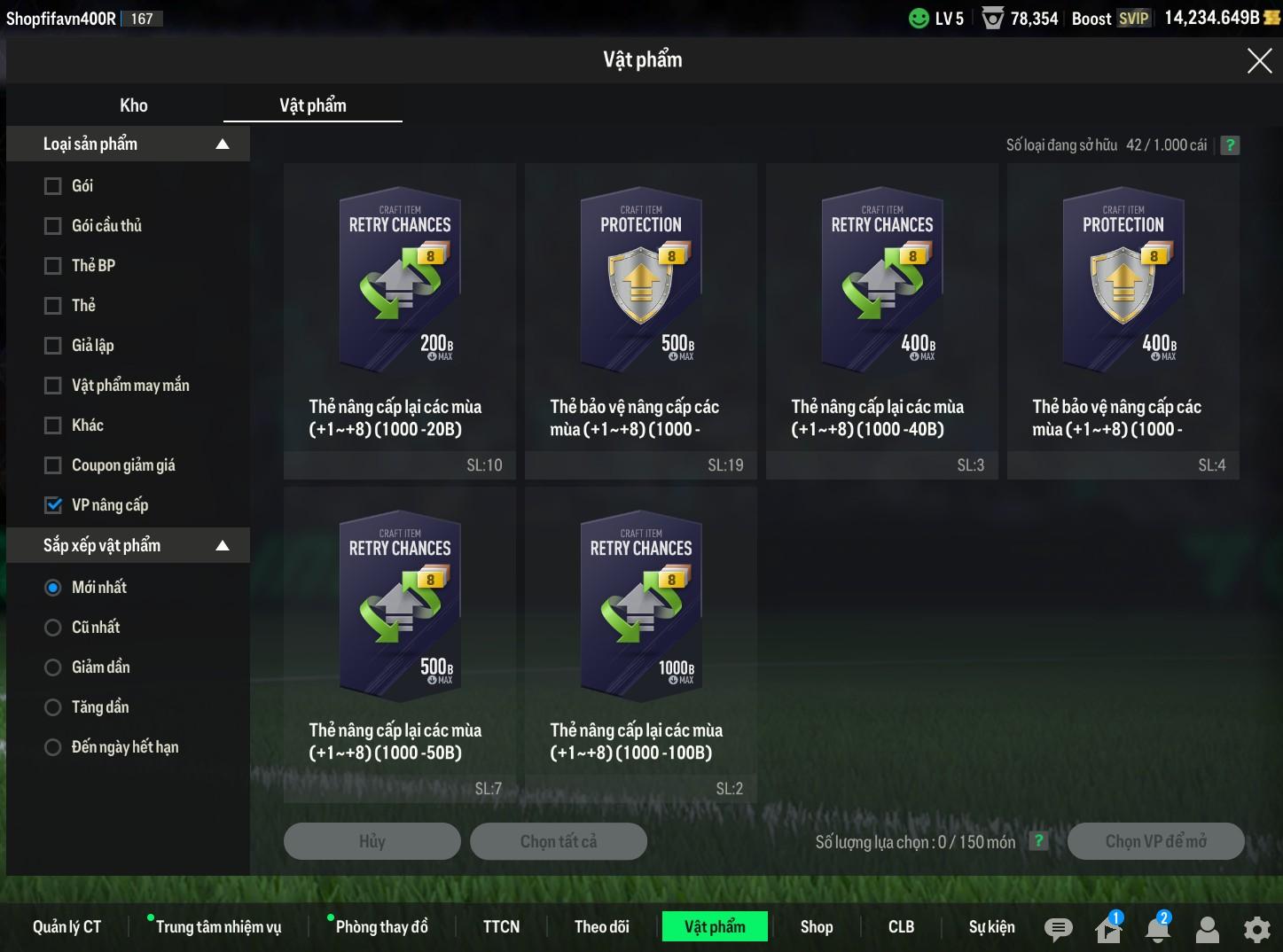1283x952 pixels.
Task: Tick the Gói cầu thủ filter checkbox
Action: click(53, 226)
